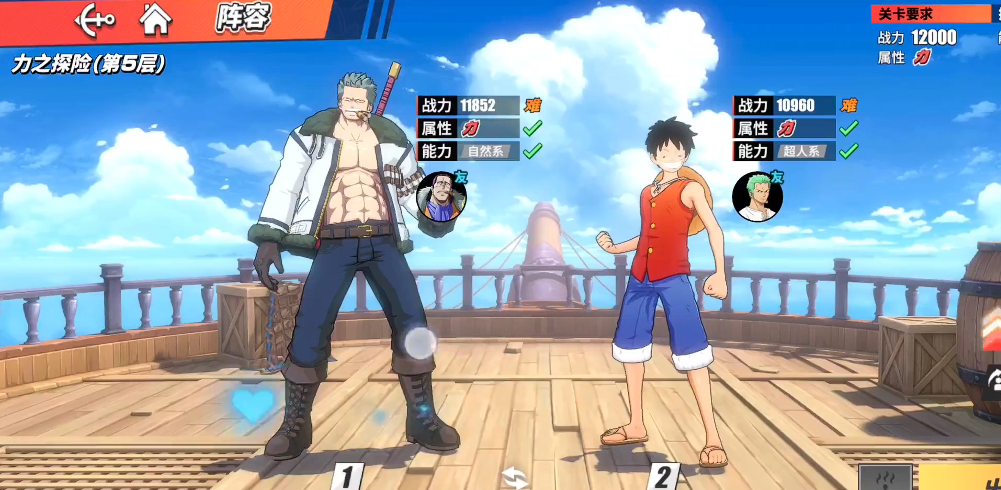Select team slot number 2
This screenshot has height=490, width=1001.
pos(663,477)
